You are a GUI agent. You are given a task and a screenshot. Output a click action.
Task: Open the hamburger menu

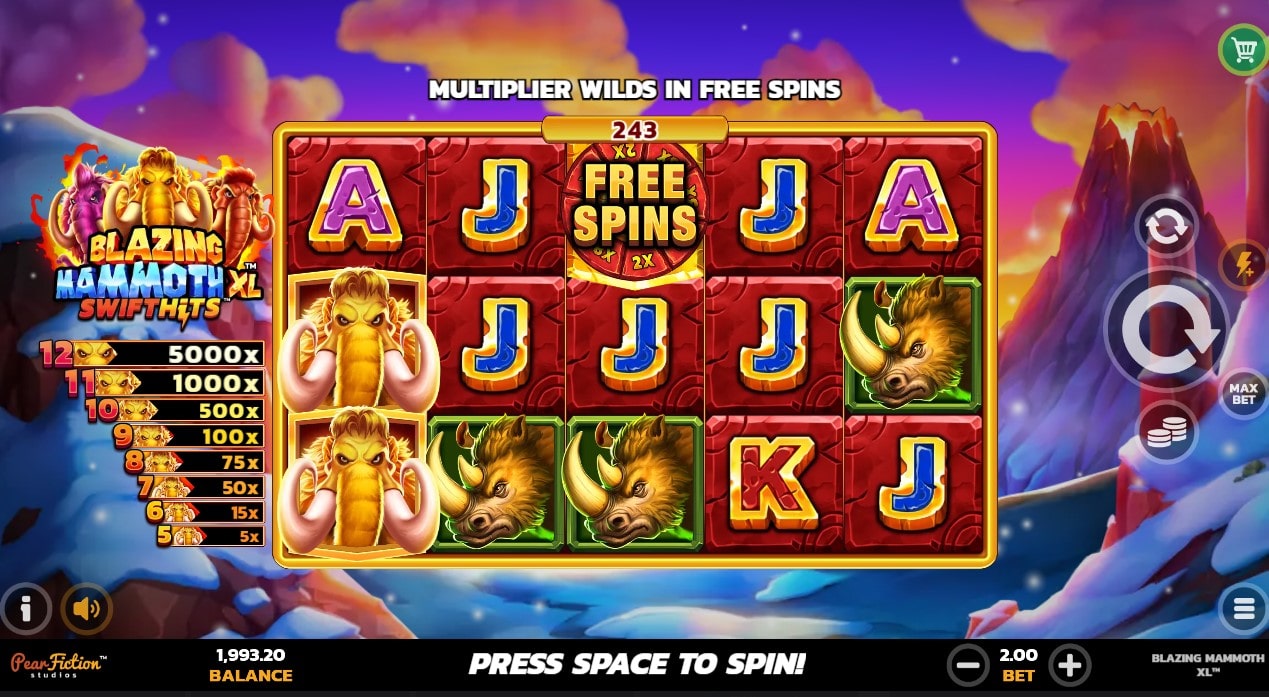(x=1243, y=607)
